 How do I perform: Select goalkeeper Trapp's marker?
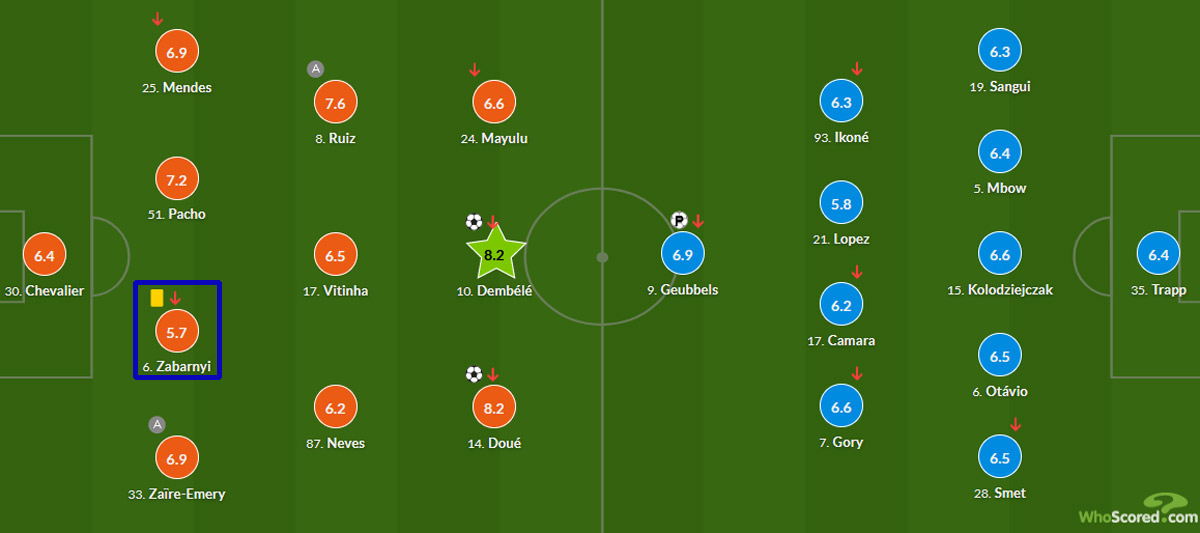tap(1159, 255)
